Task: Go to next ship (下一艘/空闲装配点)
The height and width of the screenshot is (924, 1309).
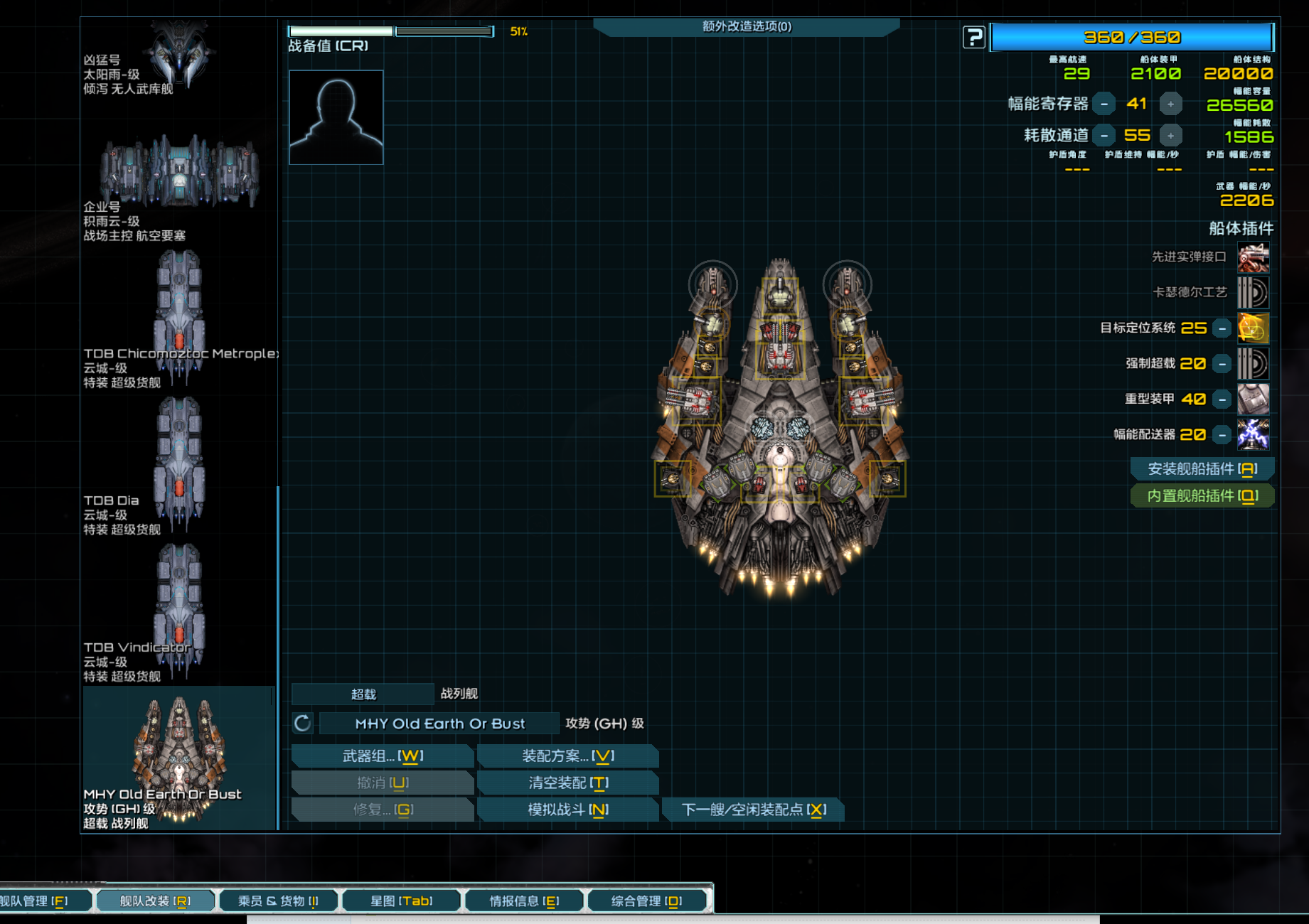Action: click(x=753, y=810)
